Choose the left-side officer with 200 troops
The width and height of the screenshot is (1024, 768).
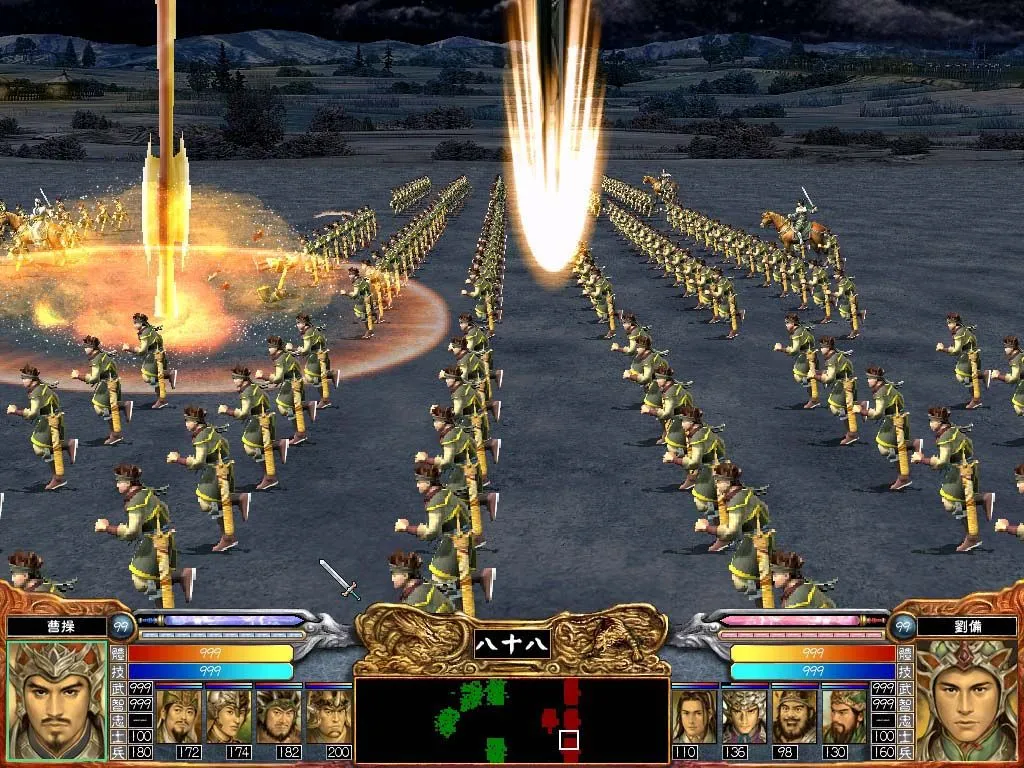coord(328,715)
